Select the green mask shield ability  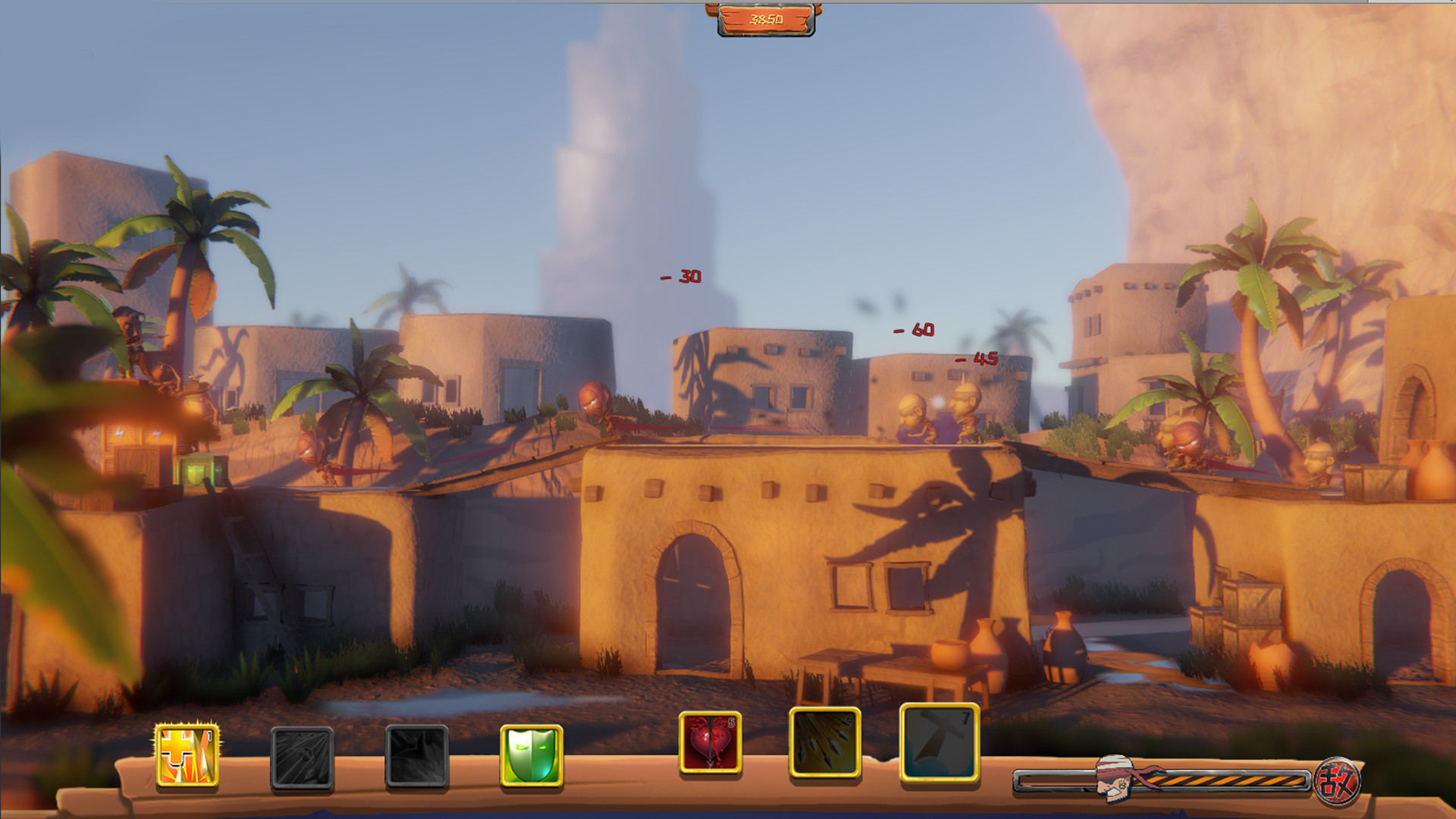[531, 755]
